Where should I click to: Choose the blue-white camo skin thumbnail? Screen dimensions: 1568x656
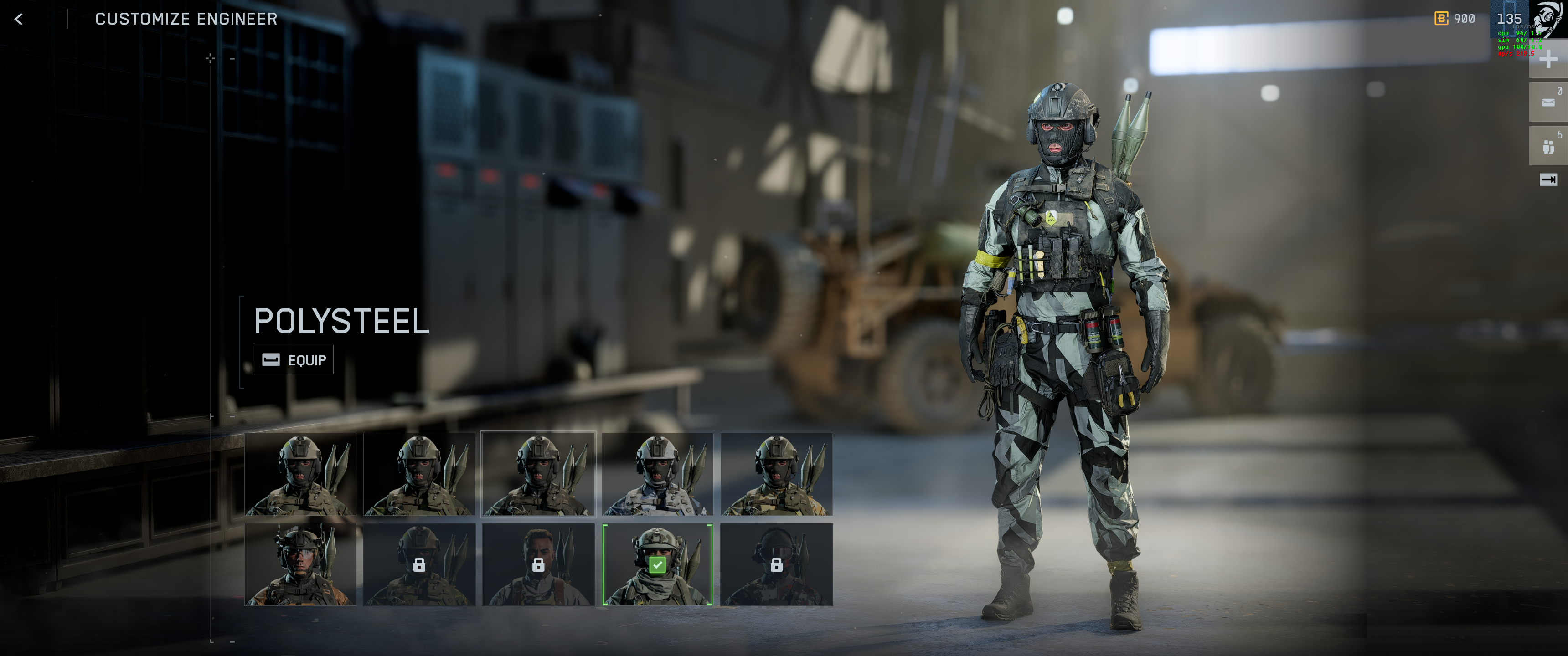657,474
